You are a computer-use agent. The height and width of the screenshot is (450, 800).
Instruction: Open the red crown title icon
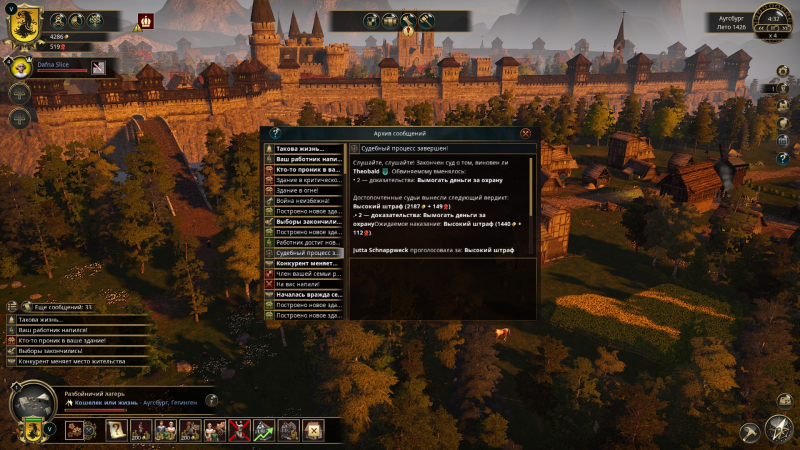tap(147, 20)
